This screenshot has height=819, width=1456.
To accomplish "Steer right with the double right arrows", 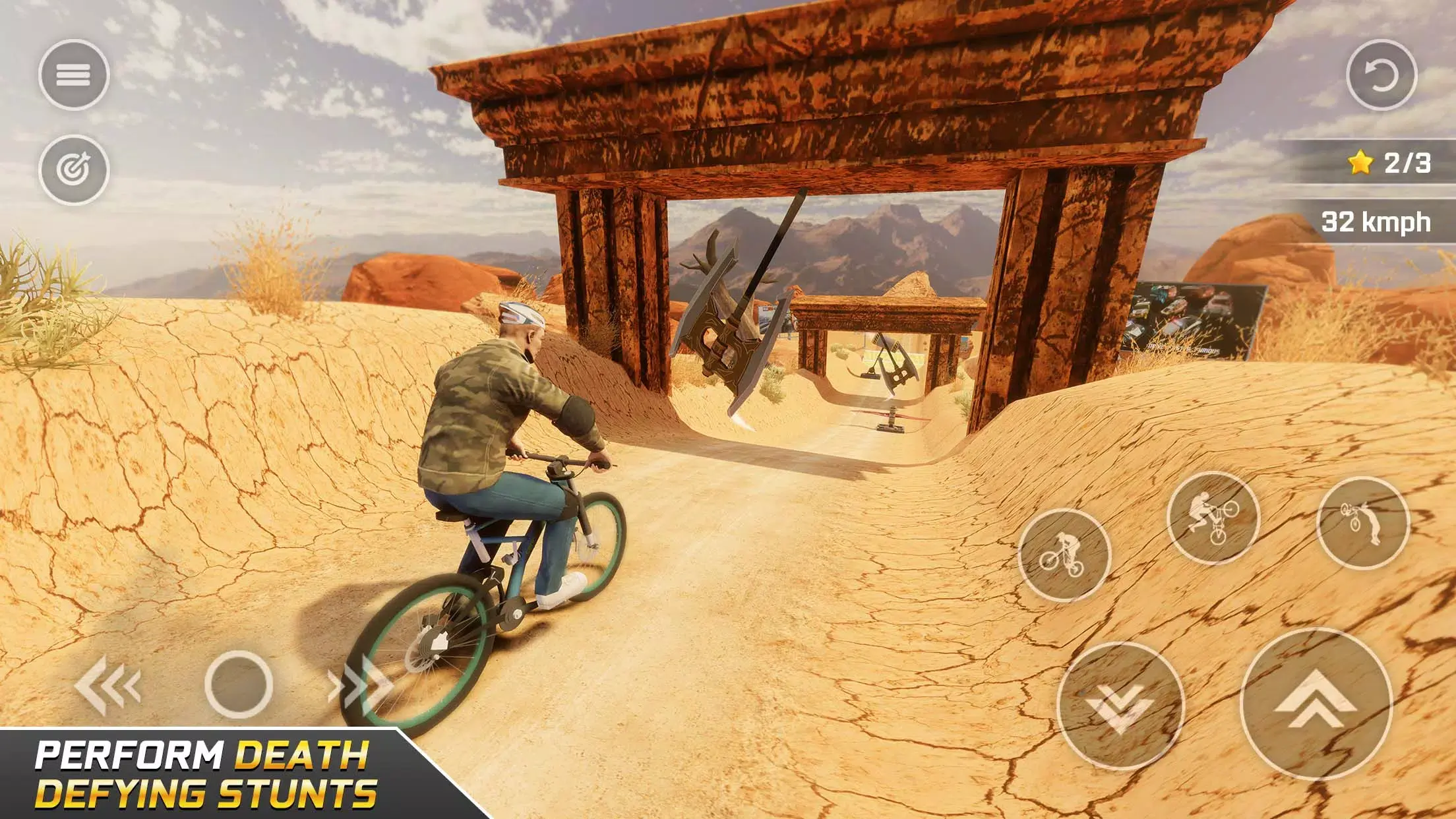I will pos(360,686).
